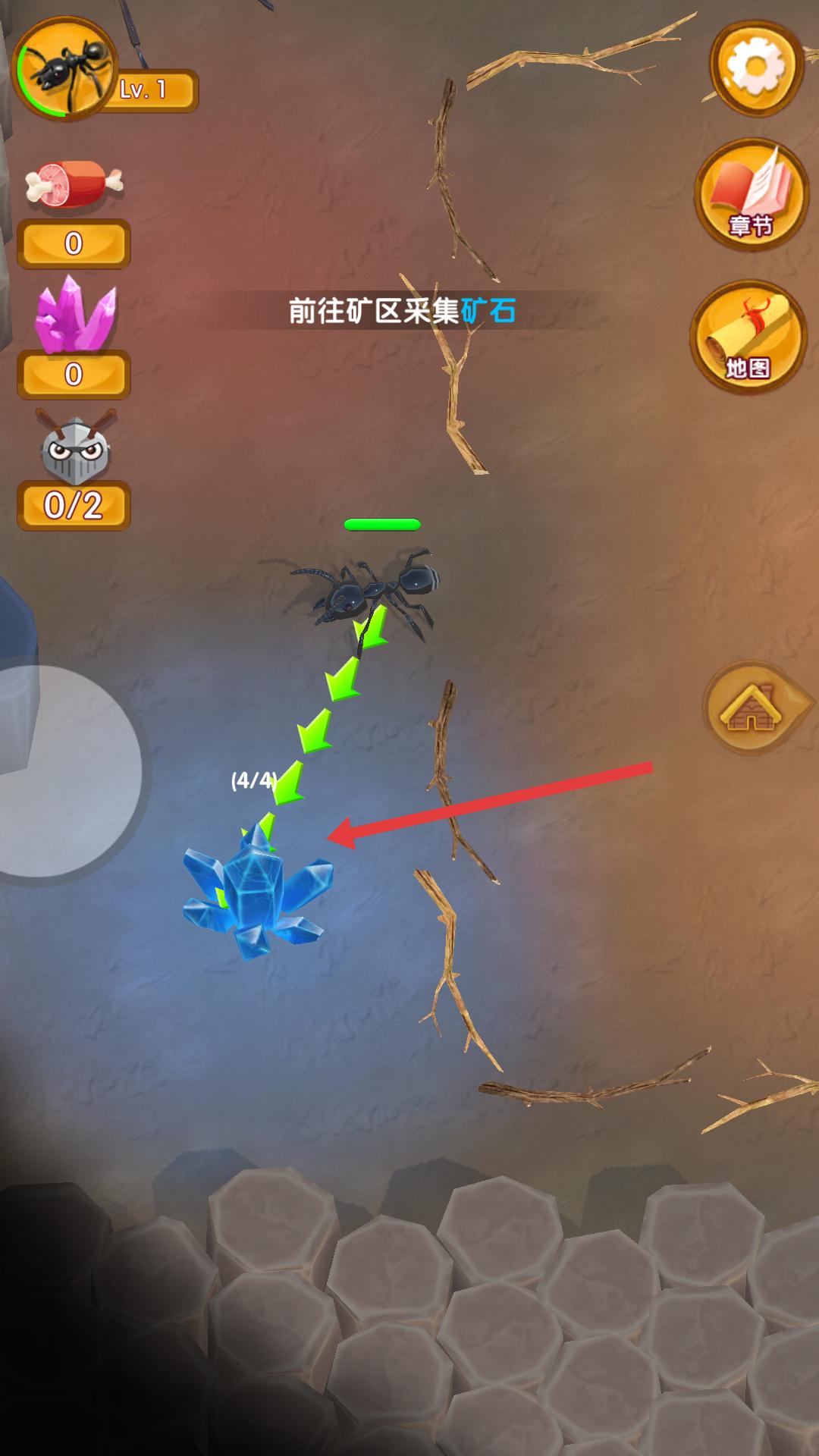Tap the ant portrait avatar

coord(65,70)
